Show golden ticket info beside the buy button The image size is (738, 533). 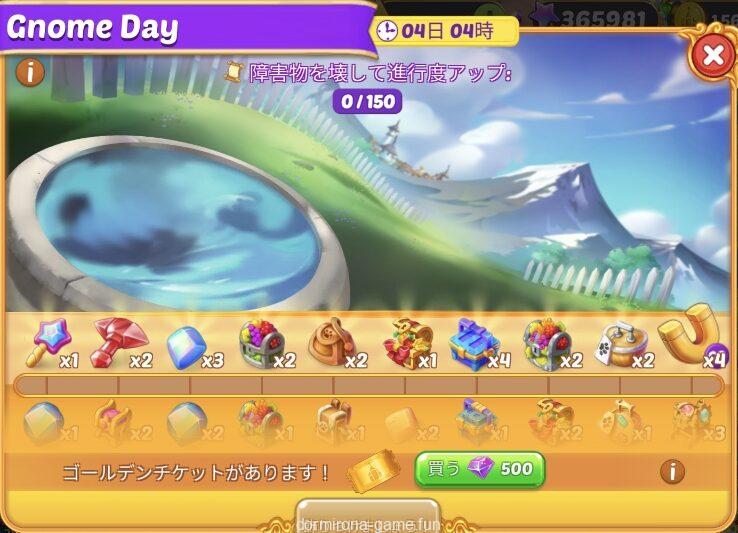[x=672, y=471]
